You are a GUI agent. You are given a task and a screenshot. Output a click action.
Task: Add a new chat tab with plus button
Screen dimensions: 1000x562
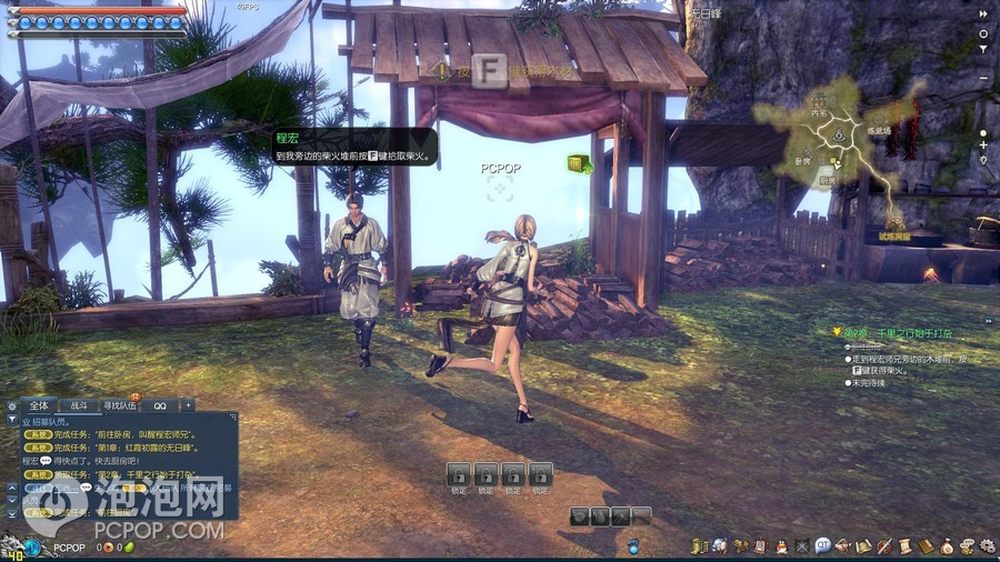point(187,405)
